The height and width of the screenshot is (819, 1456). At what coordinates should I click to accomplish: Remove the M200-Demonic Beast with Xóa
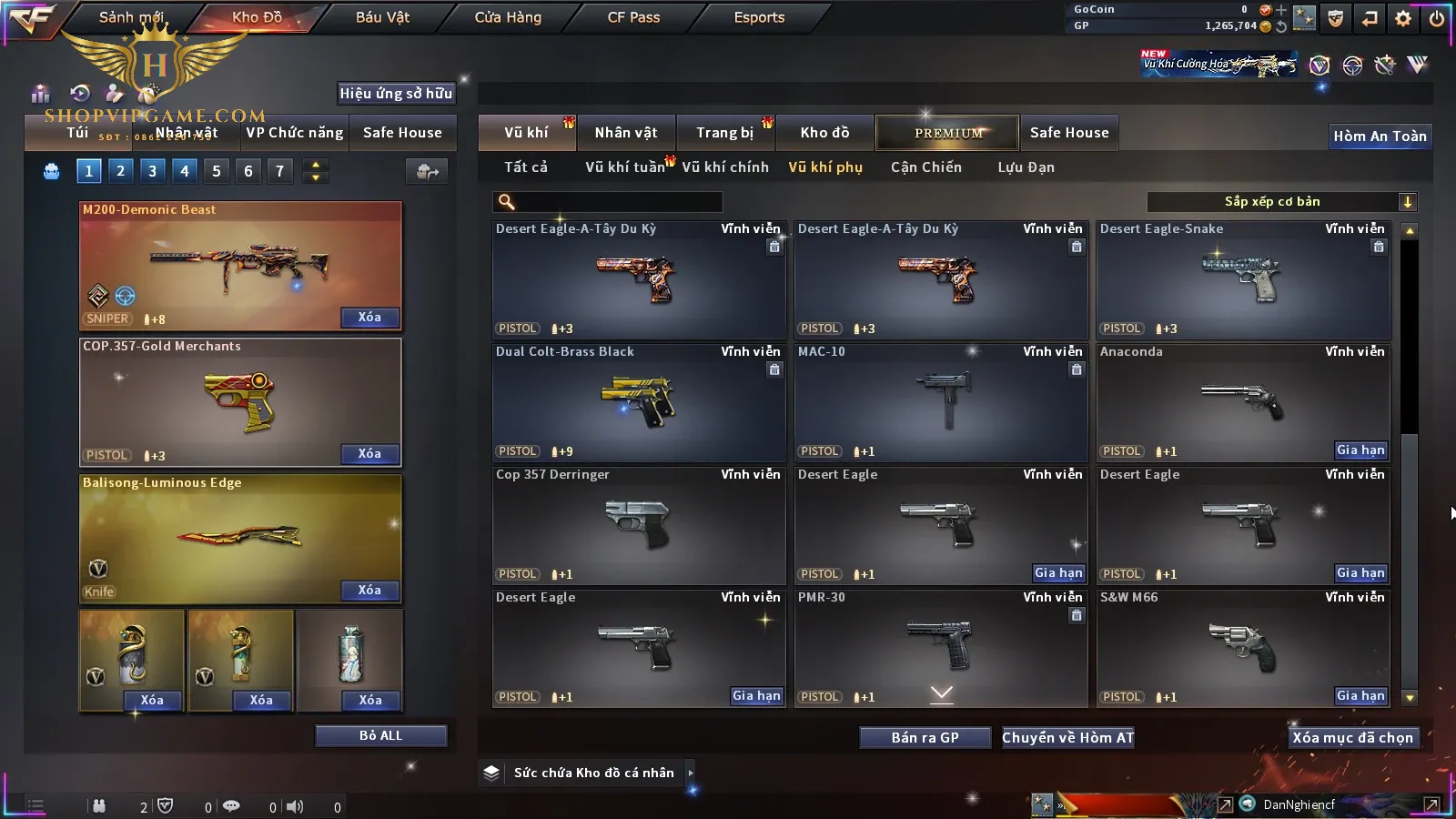point(369,318)
